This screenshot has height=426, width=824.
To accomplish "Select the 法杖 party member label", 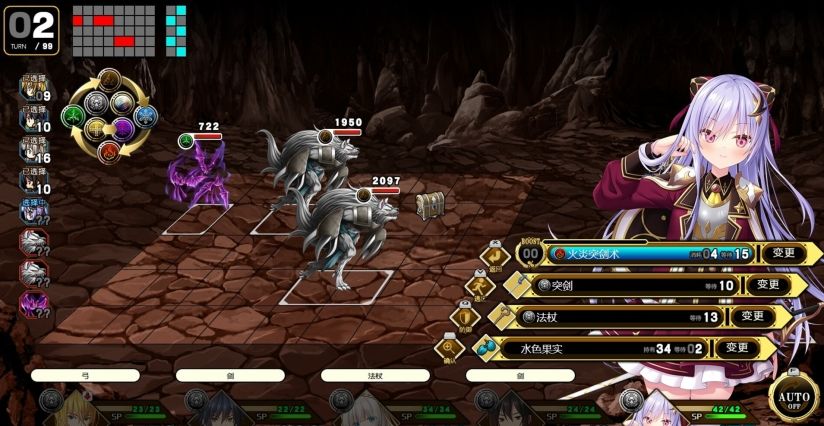I will coord(376,376).
